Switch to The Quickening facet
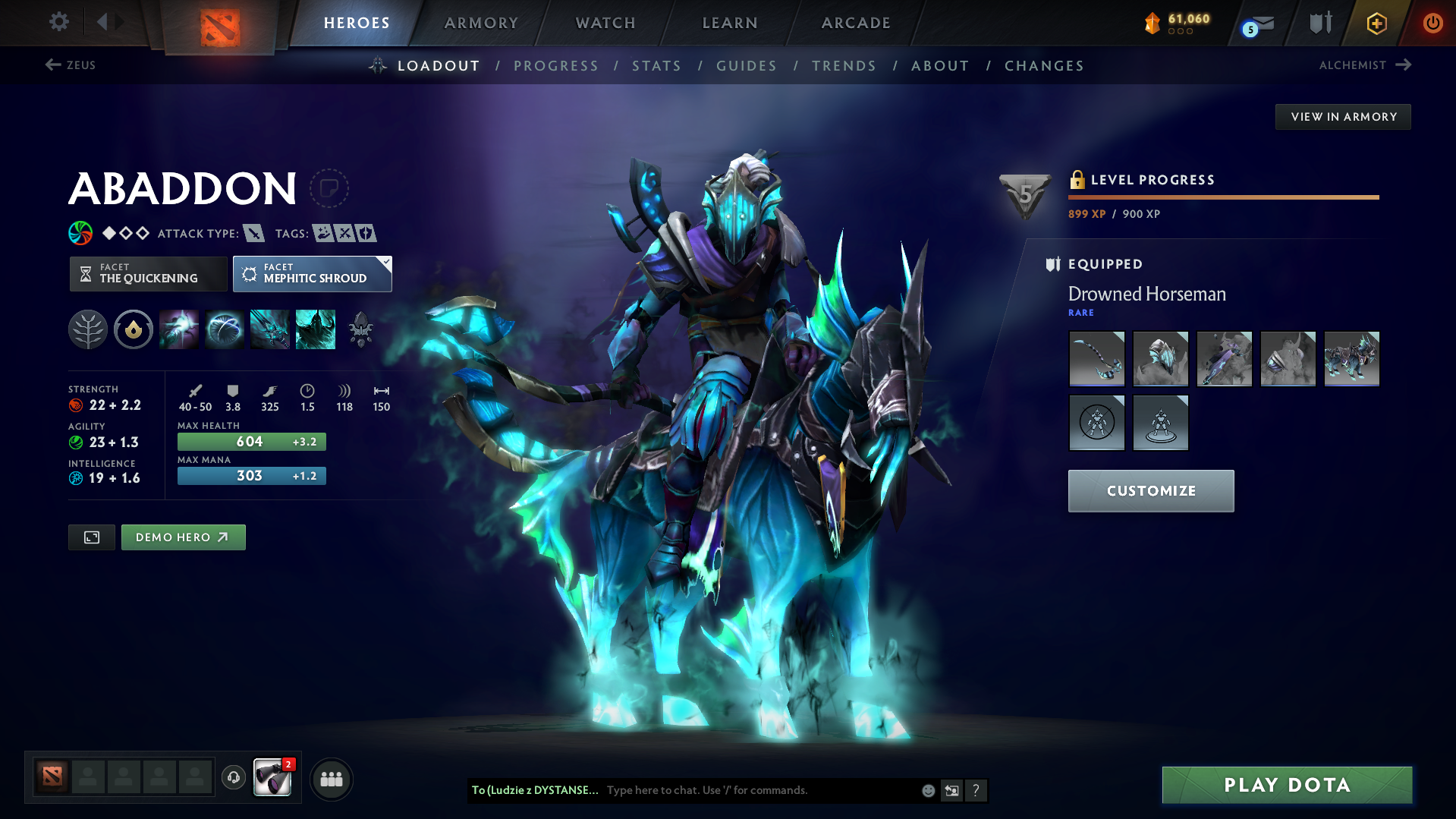This screenshot has height=819, width=1456. coord(148,273)
